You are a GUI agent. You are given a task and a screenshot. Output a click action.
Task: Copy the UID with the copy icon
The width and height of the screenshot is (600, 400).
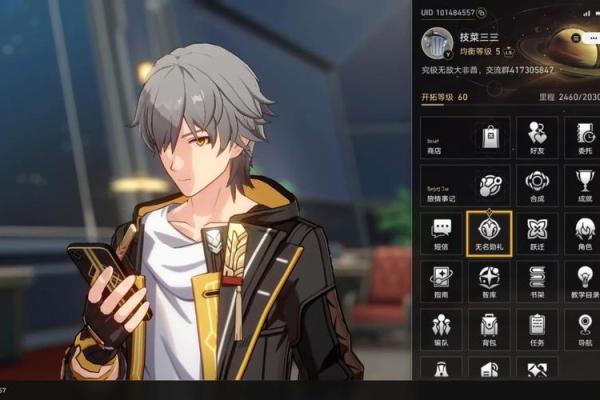tap(482, 12)
